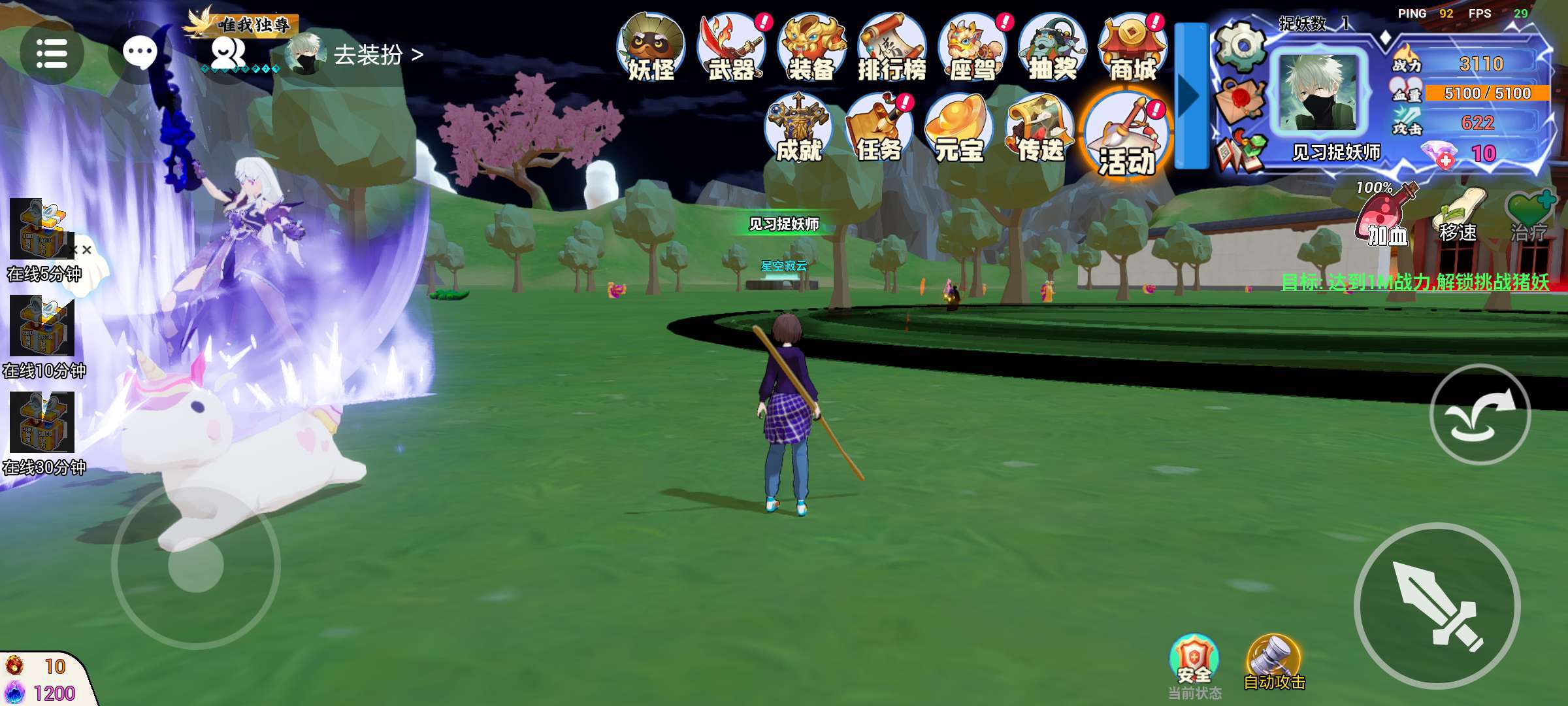This screenshot has width=1568, height=706.
Task: Open settings via the gear icon
Action: pos(1241,46)
